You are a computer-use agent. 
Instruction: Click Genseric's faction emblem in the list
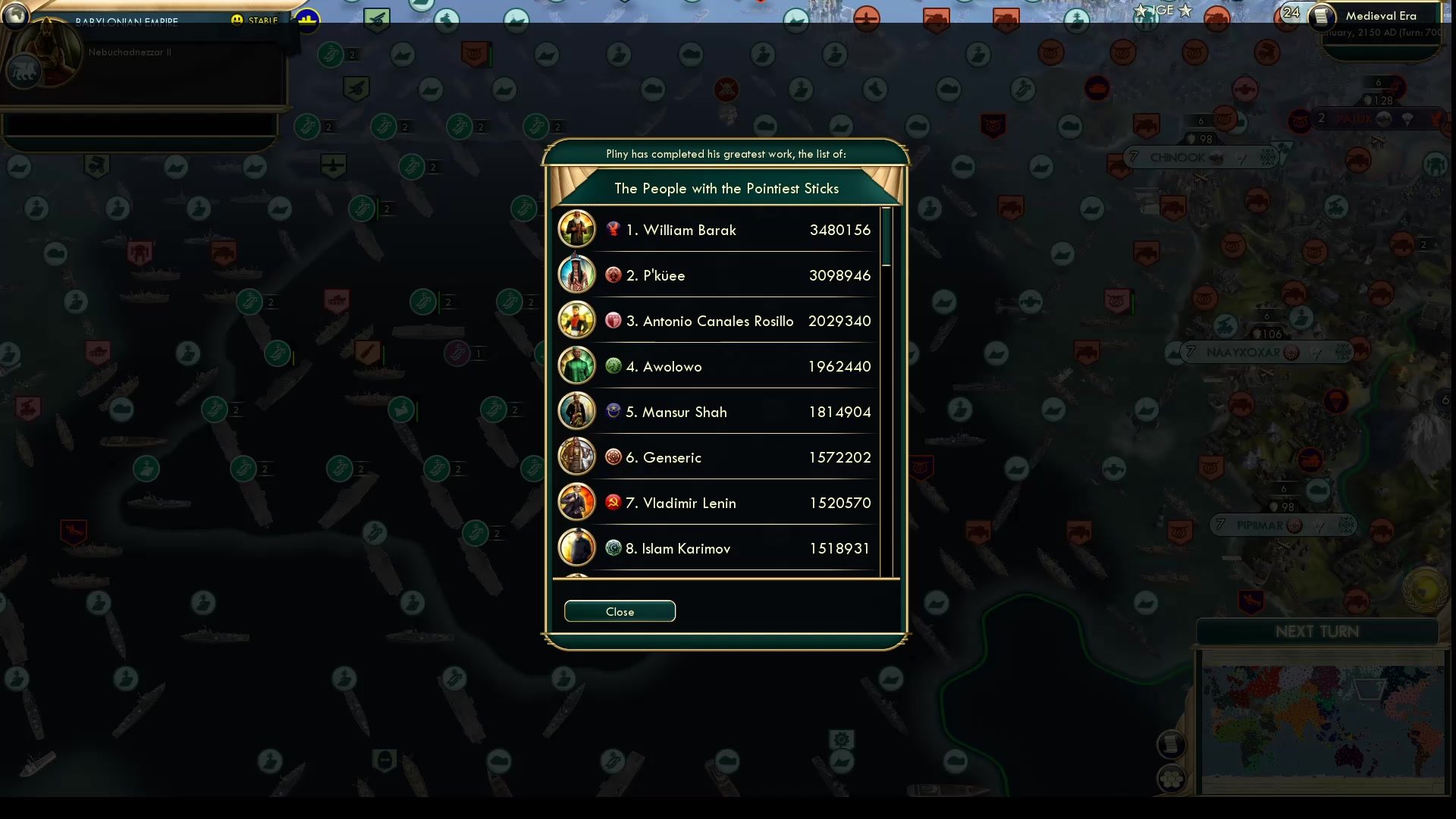click(x=612, y=457)
